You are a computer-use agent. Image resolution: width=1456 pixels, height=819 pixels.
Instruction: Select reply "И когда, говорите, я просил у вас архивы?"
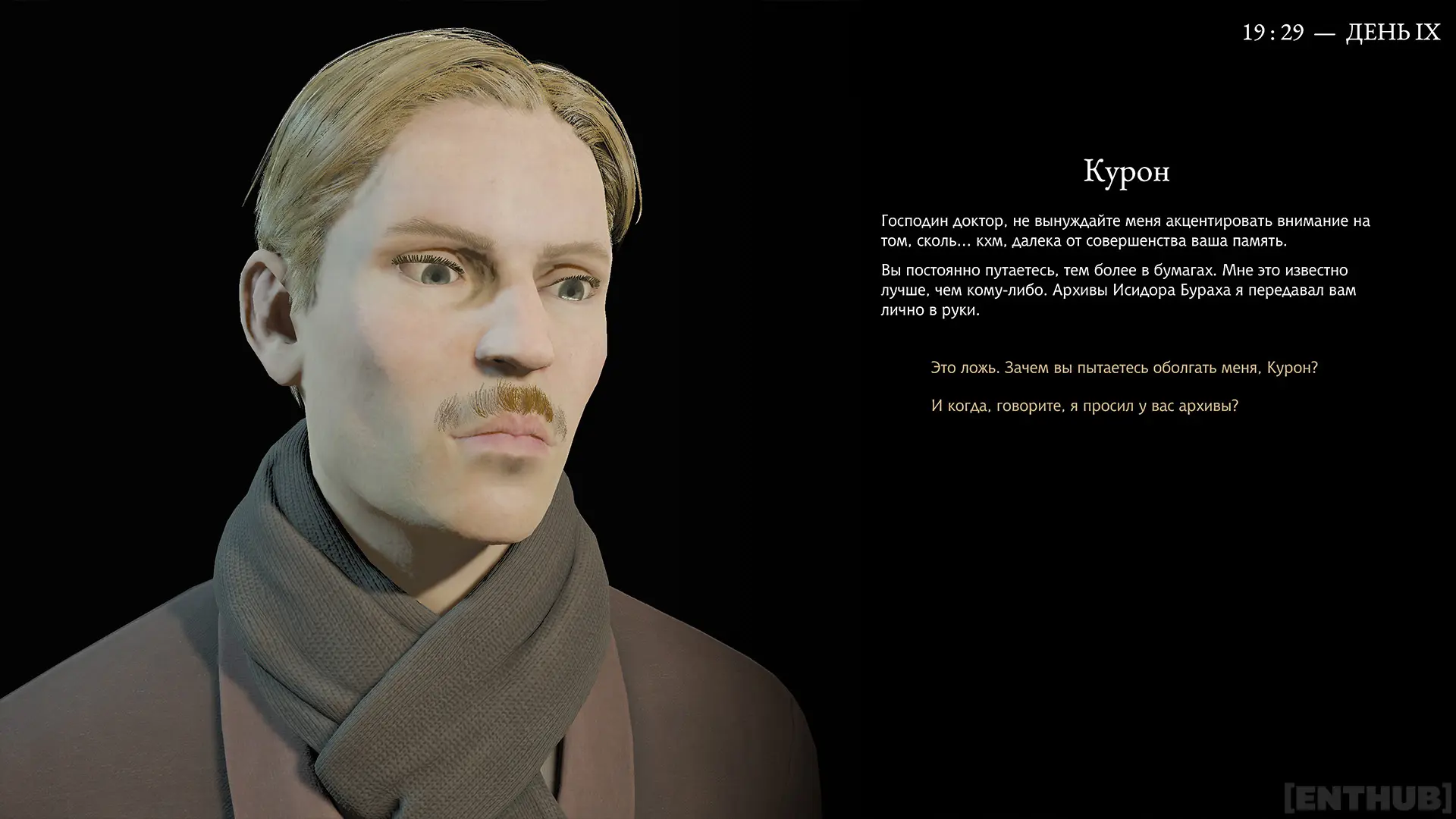1084,406
